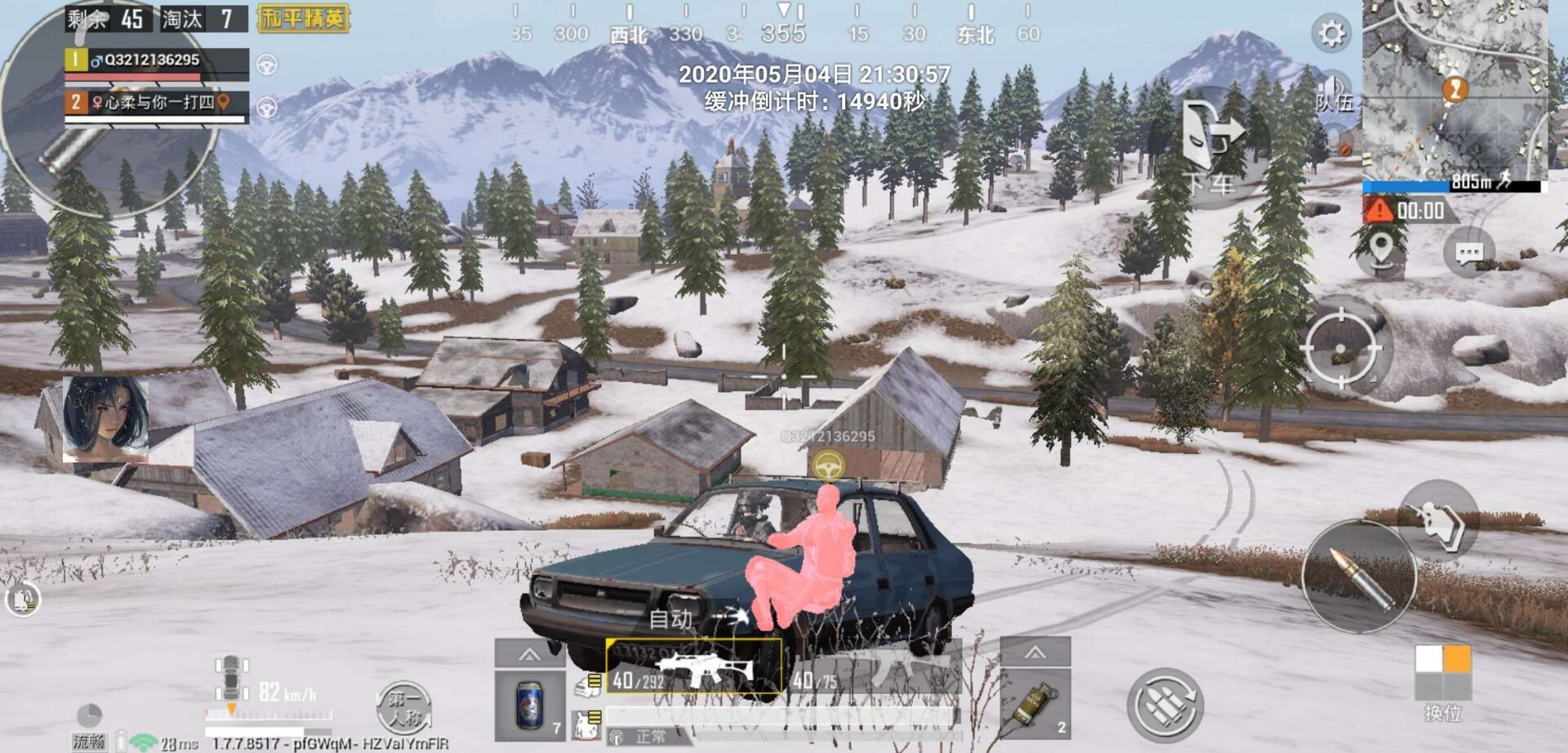The height and width of the screenshot is (753, 1568).
Task: Activate the crosshair aim button
Action: (x=1340, y=349)
